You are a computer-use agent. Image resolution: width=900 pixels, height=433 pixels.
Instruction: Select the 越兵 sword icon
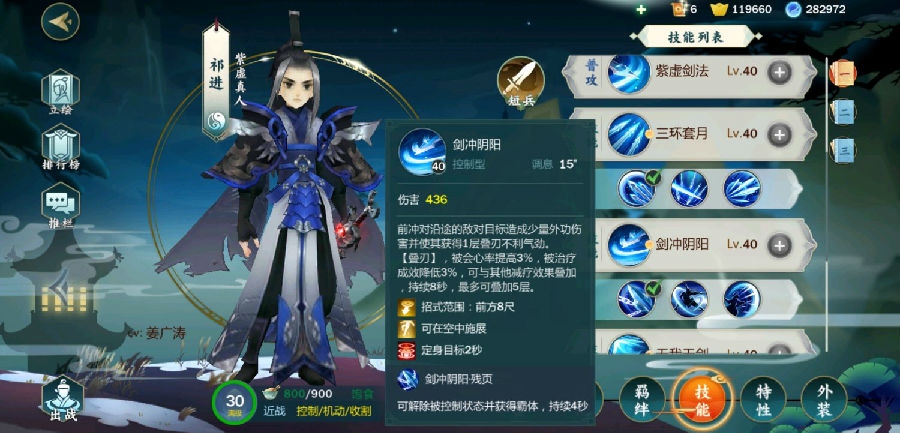[x=521, y=78]
